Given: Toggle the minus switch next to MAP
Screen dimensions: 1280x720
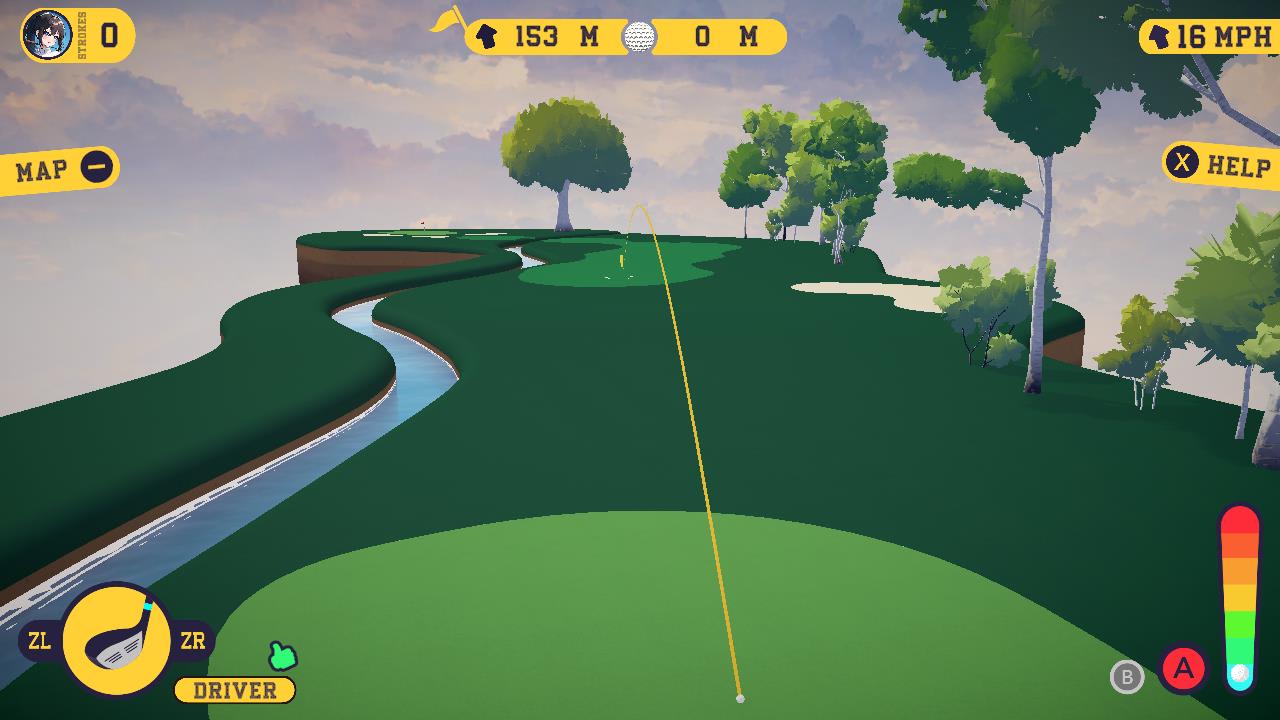Looking at the screenshot, I should tap(97, 166).
